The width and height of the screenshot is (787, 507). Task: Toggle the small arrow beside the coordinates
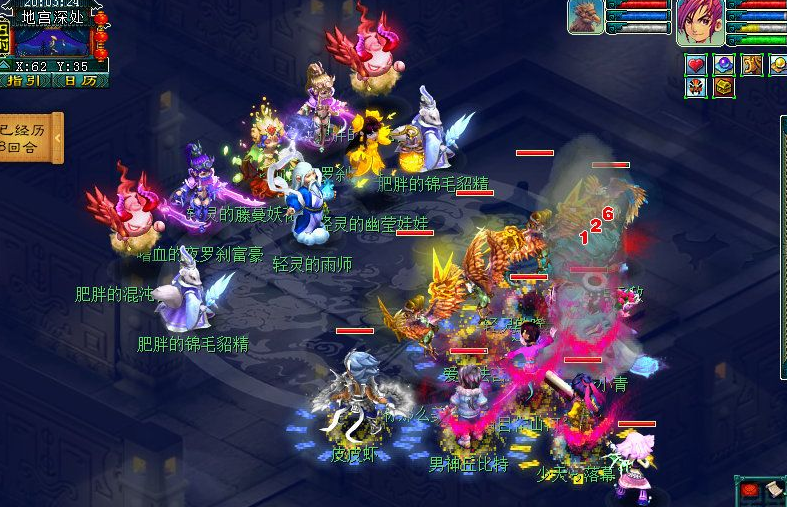coord(6,66)
